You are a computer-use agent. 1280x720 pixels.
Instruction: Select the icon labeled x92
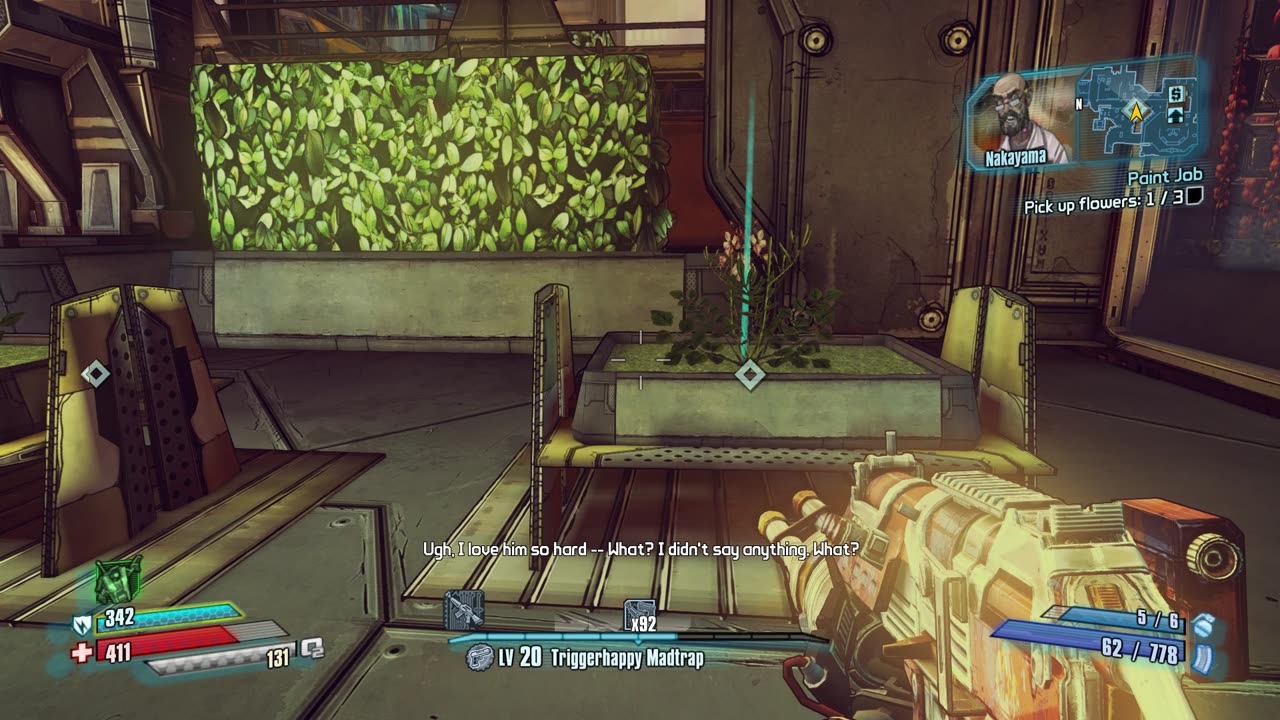(639, 616)
